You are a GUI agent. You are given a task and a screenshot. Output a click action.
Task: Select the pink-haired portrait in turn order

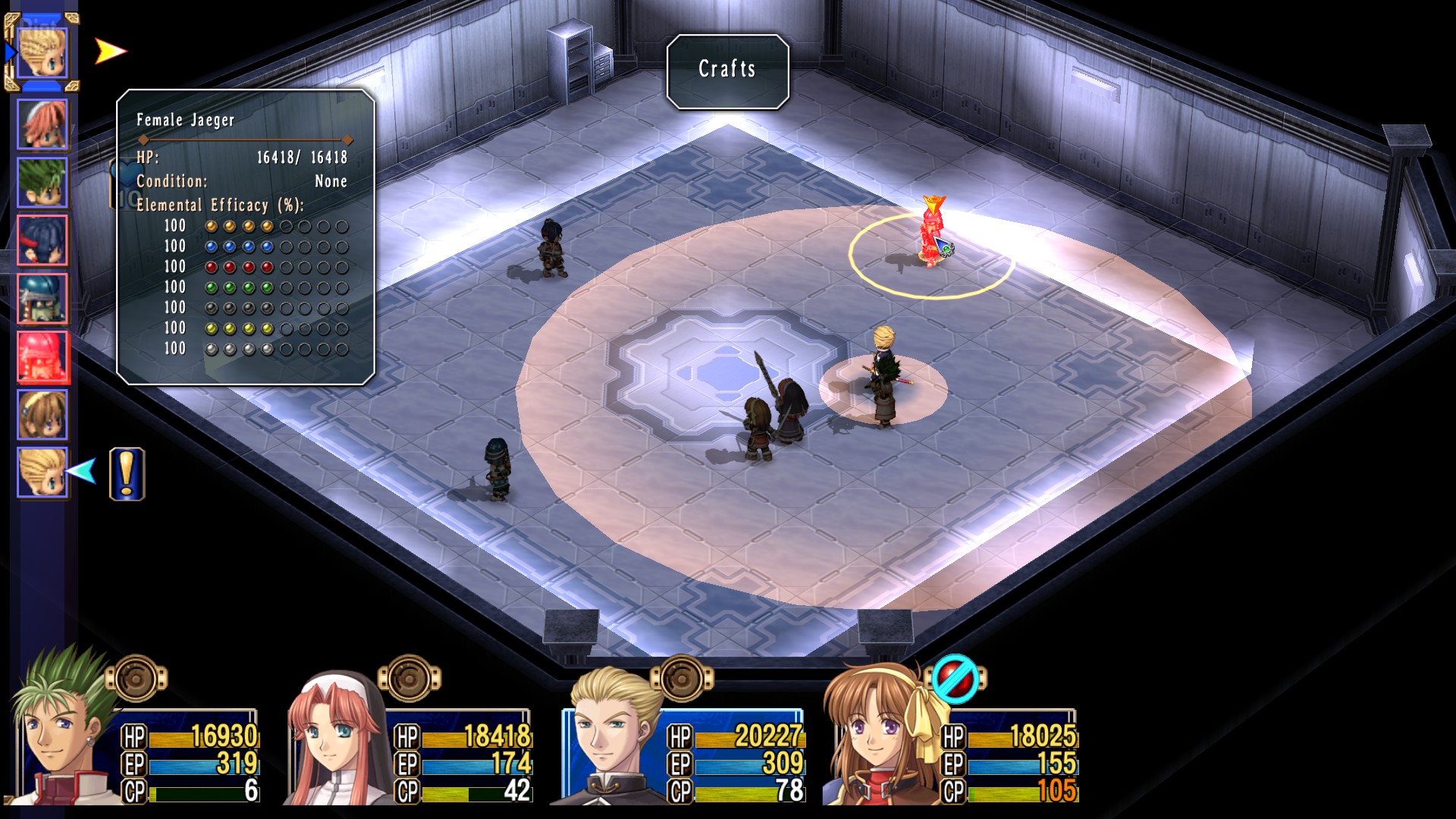point(42,124)
